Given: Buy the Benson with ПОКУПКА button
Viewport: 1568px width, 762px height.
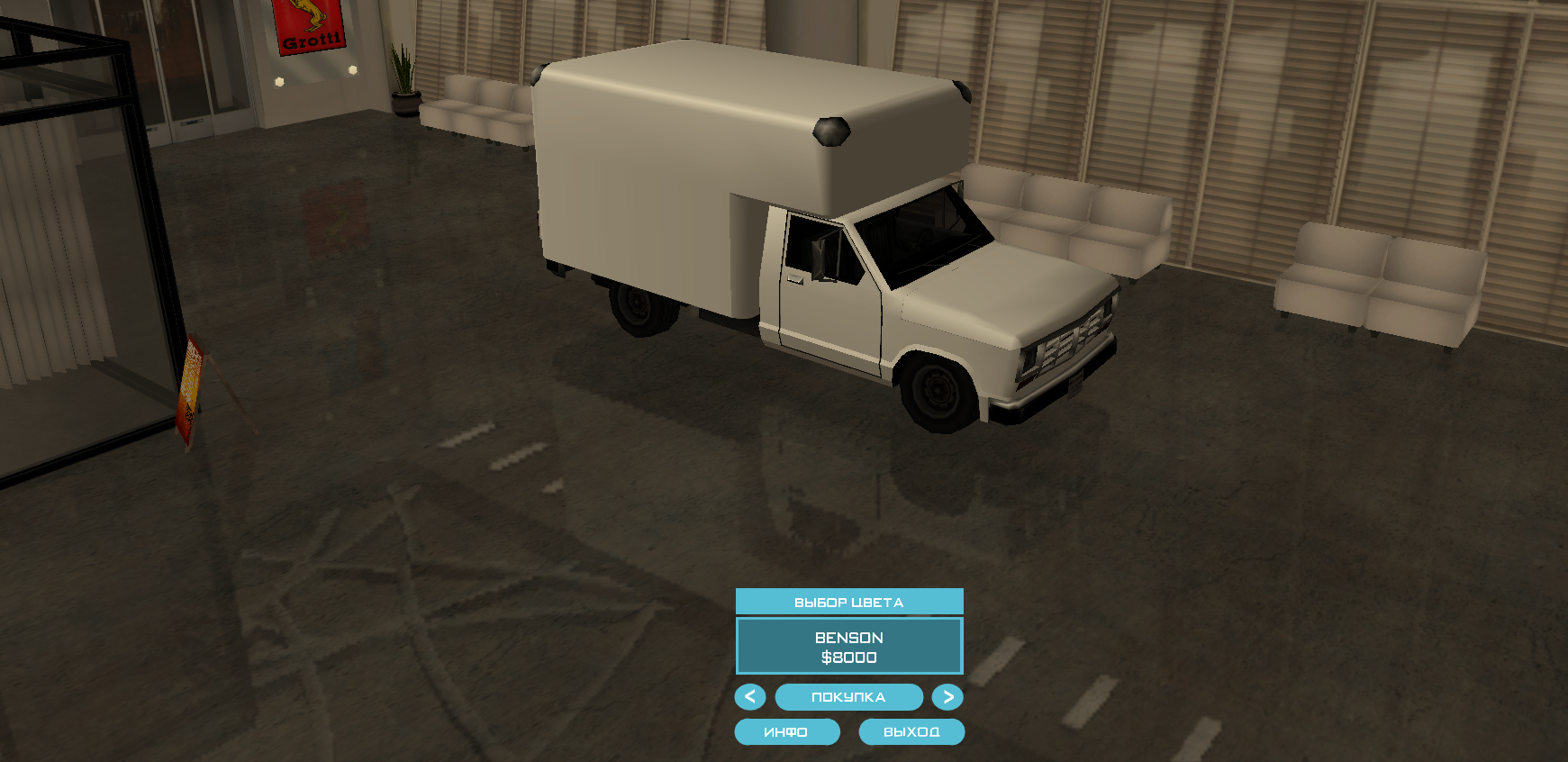Looking at the screenshot, I should [848, 697].
